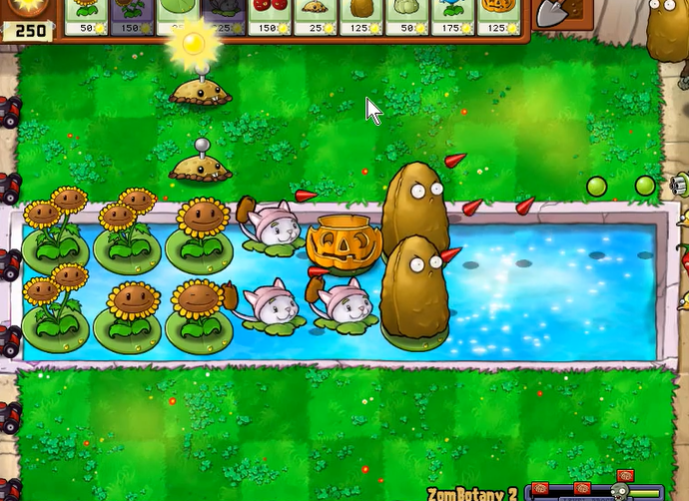Pick the Tall-nut seed packet
Image resolution: width=689 pixels, height=501 pixels.
[363, 16]
